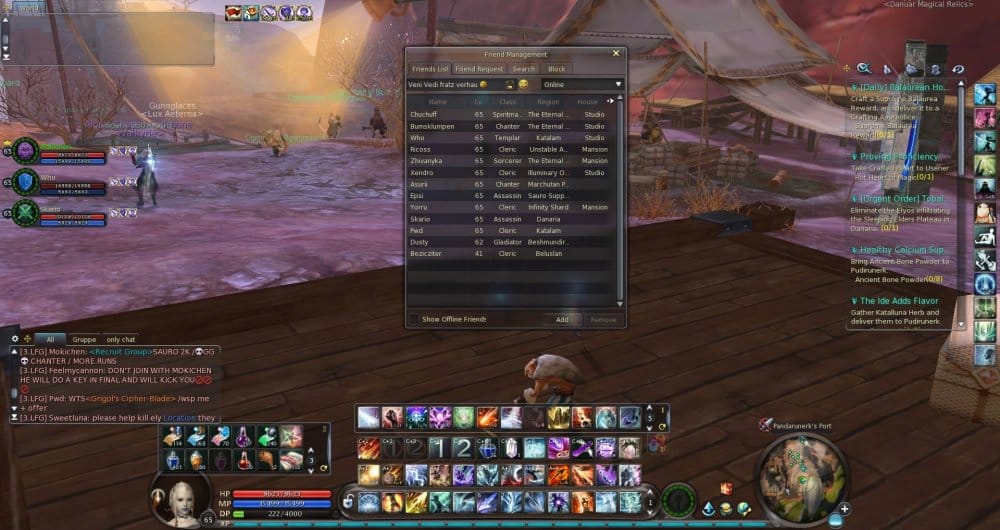Click the Add friend button
The height and width of the screenshot is (530, 1000).
click(562, 320)
